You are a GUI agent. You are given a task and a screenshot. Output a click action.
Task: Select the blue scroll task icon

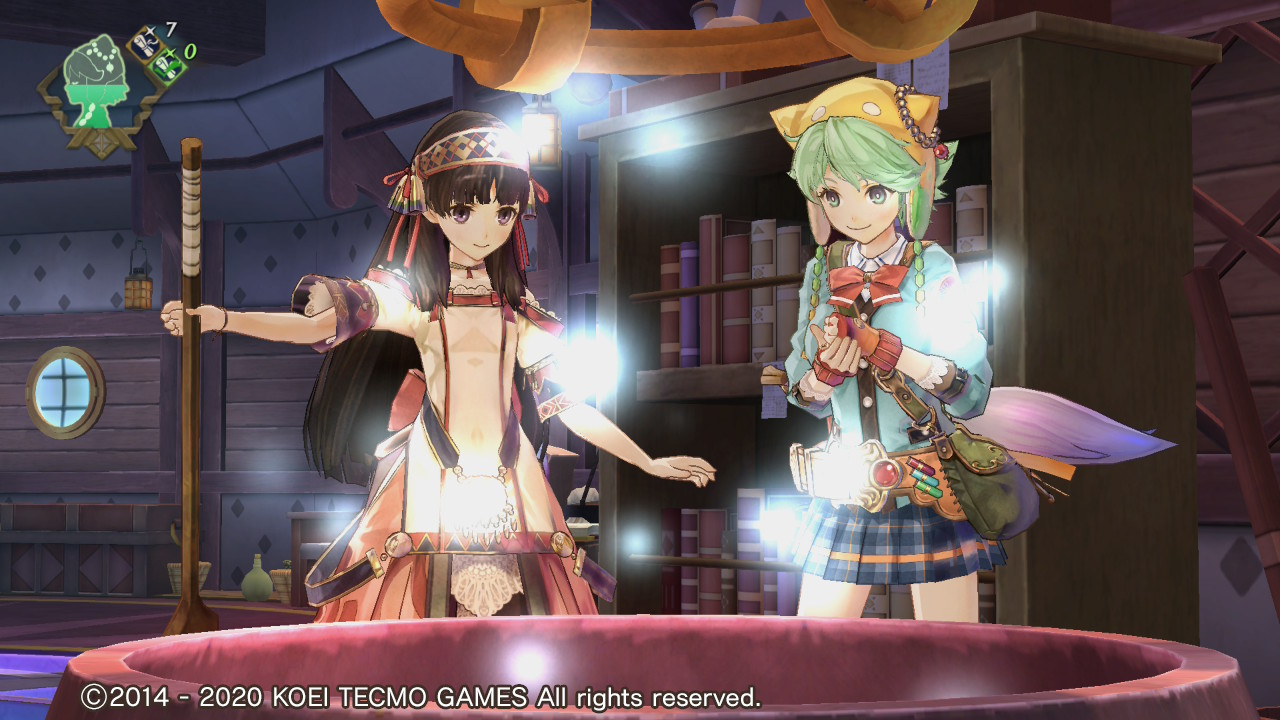click(x=145, y=43)
